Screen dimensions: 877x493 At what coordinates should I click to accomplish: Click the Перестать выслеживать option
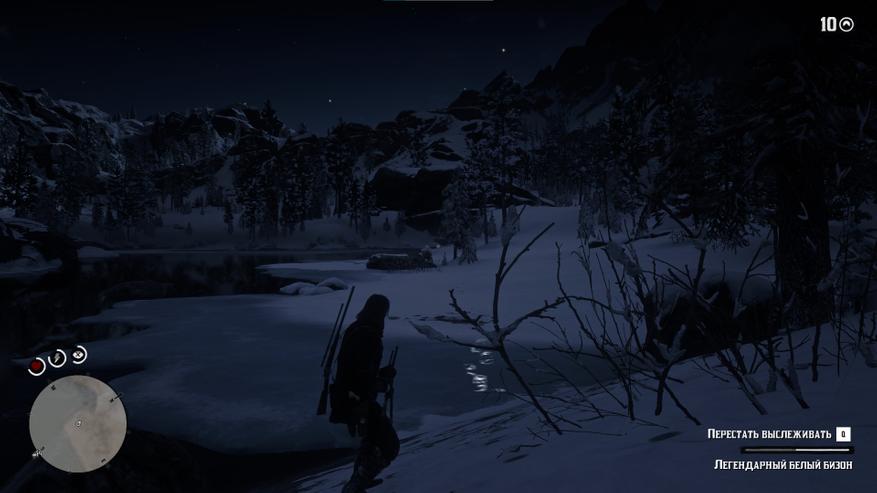769,434
